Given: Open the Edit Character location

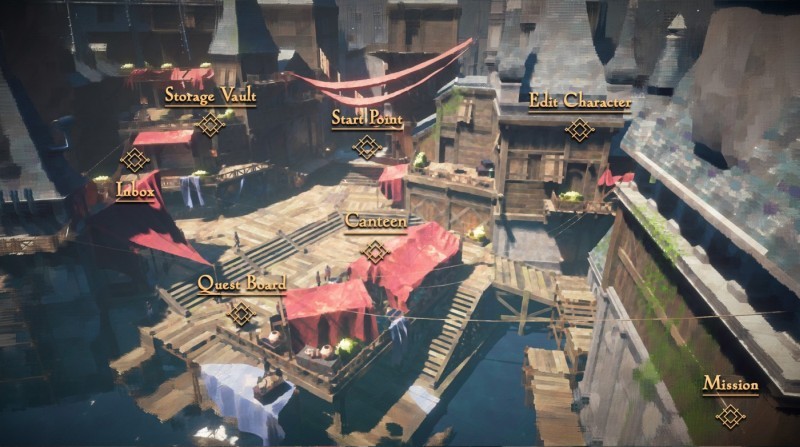Looking at the screenshot, I should point(579,129).
